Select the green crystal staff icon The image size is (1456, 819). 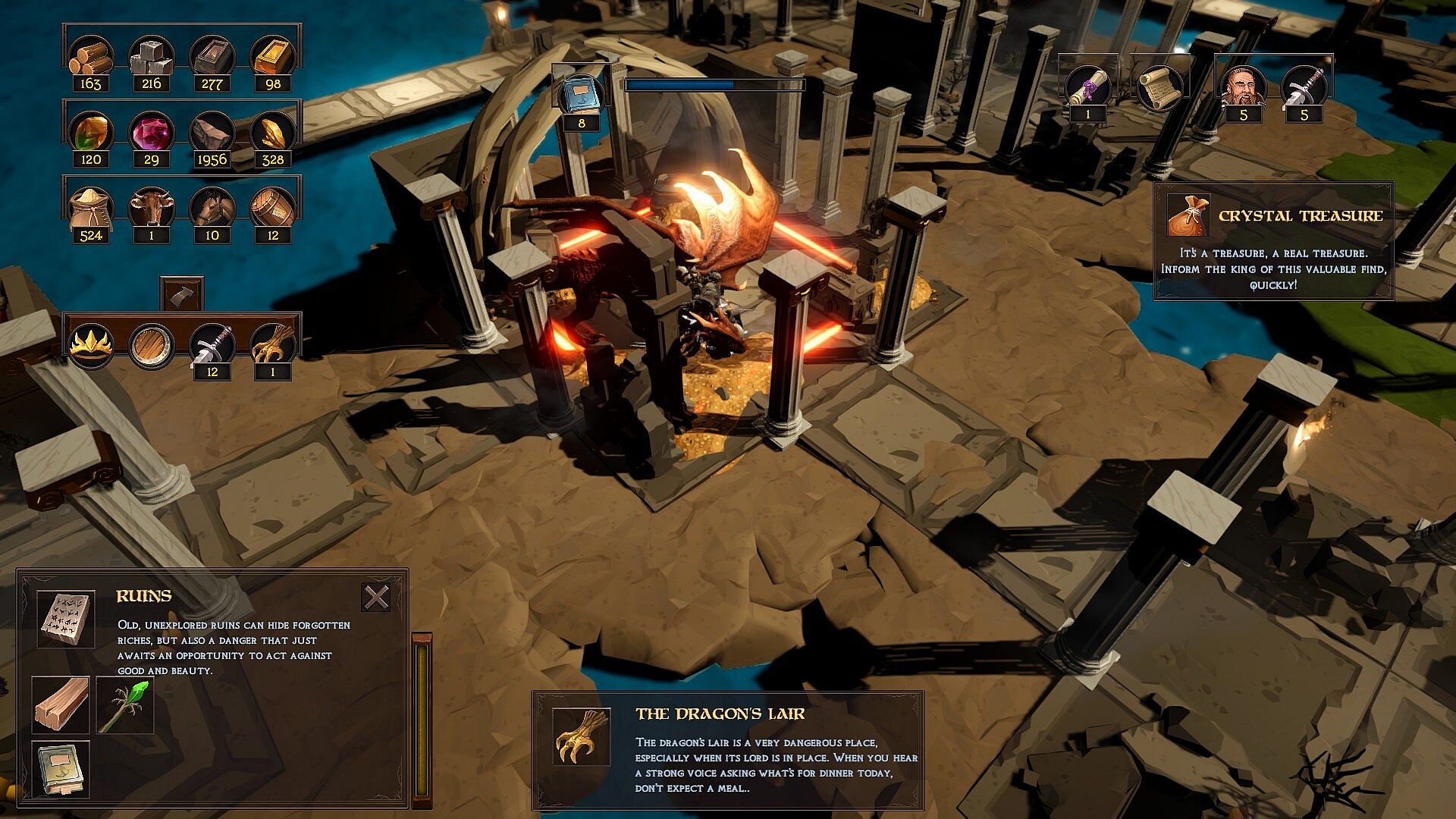(x=125, y=705)
